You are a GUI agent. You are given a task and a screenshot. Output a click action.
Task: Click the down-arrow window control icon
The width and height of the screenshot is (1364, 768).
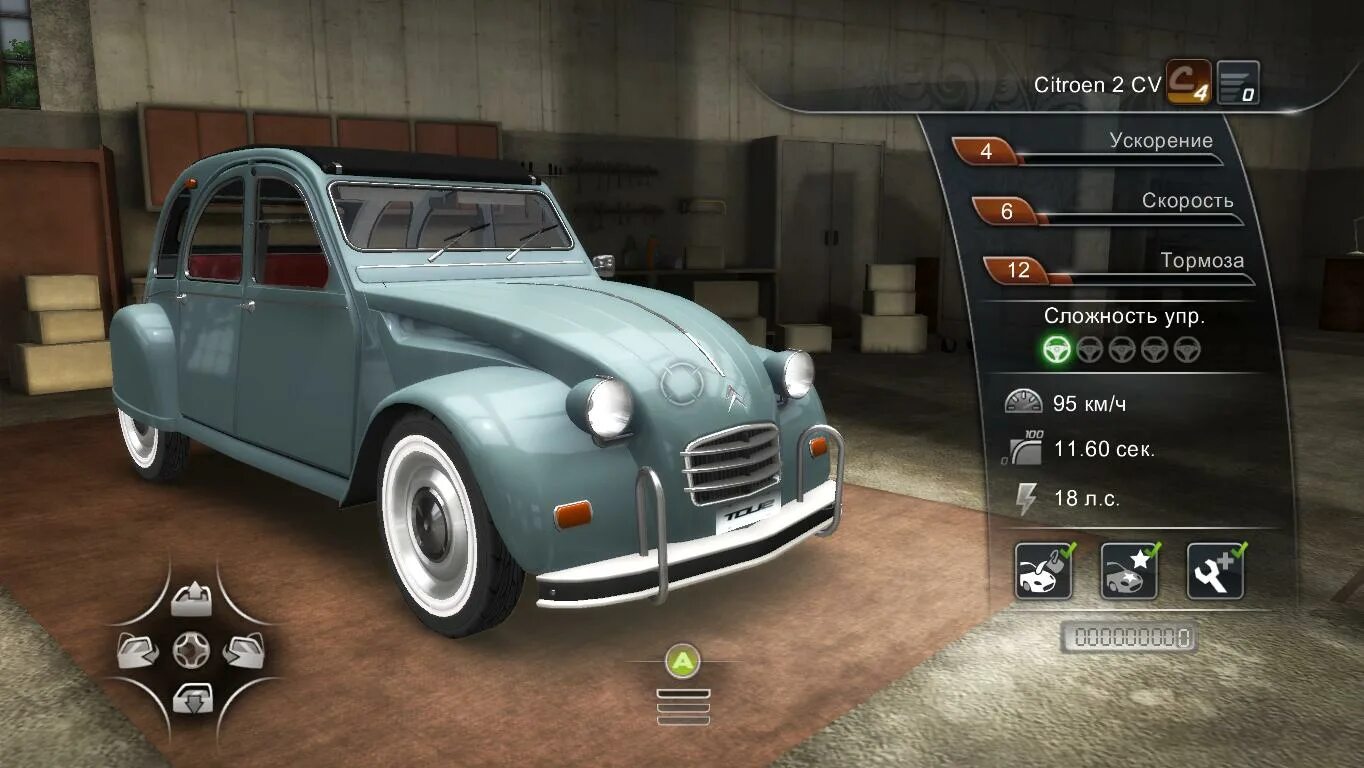(191, 697)
